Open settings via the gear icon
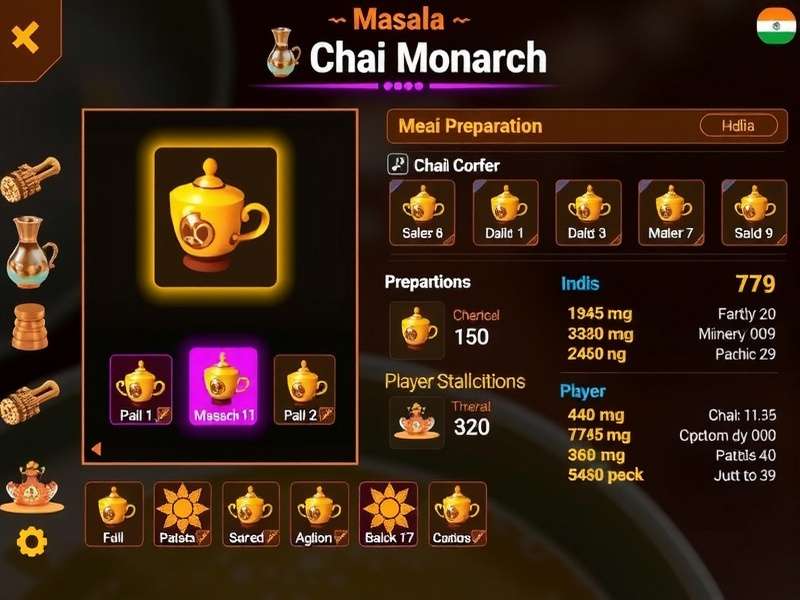800x600 pixels. [x=32, y=542]
